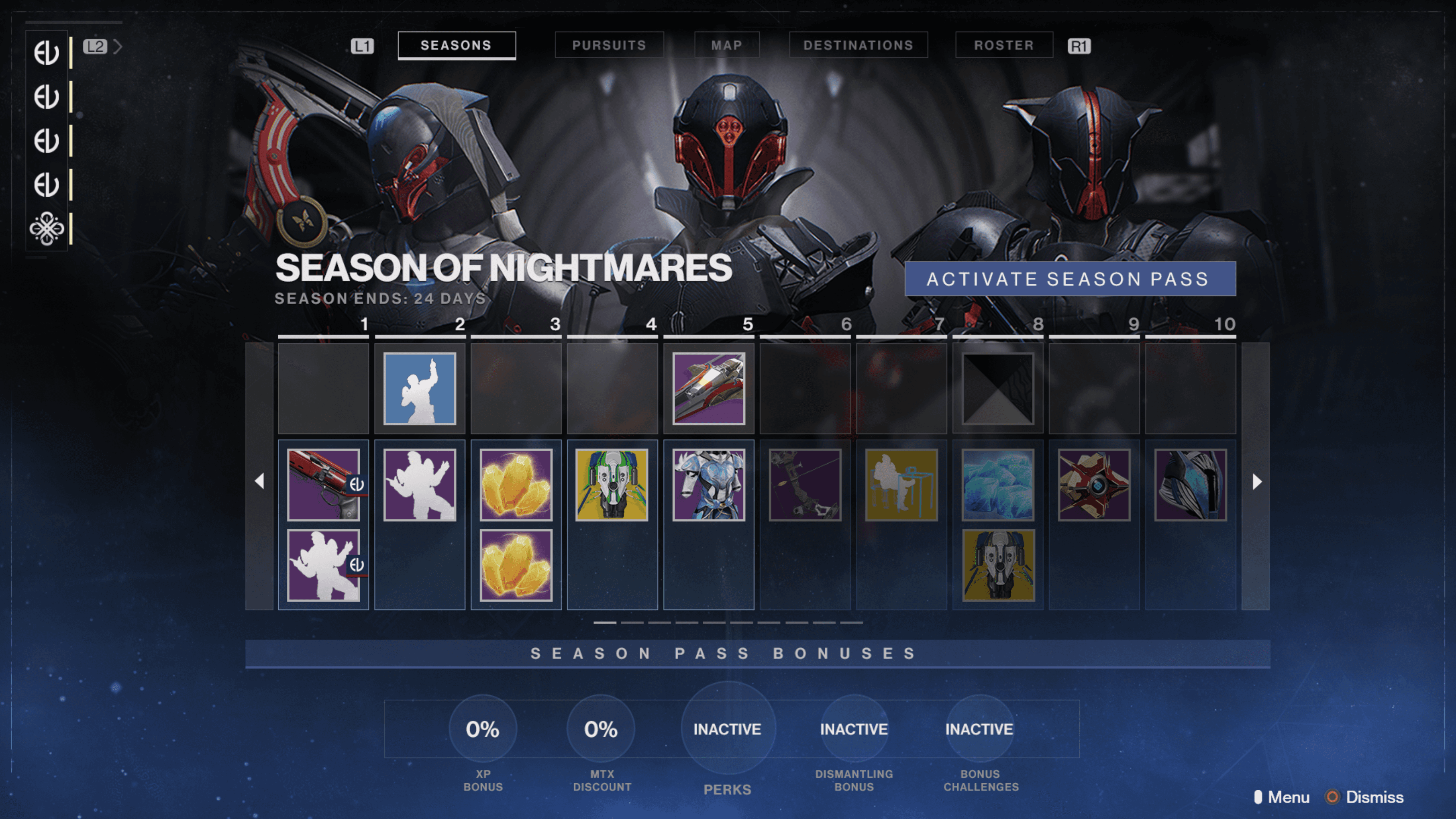Show previous page of season rewards
This screenshot has width=1456, height=819.
(259, 482)
